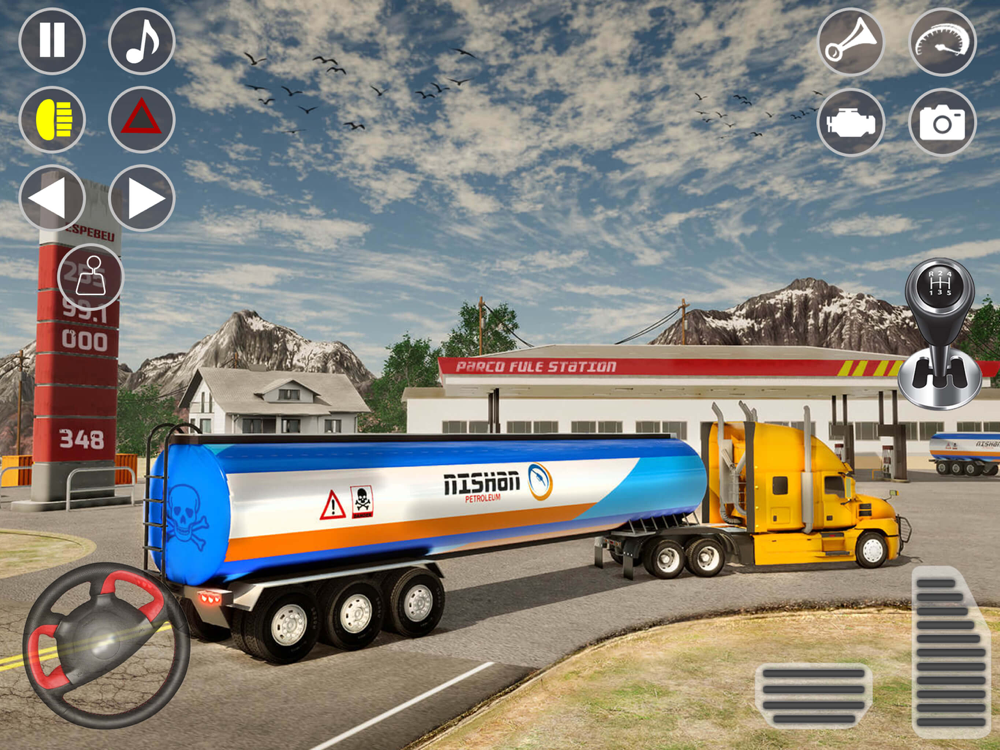Open the speedometer gauge button
This screenshot has width=1000, height=750.
(x=942, y=42)
